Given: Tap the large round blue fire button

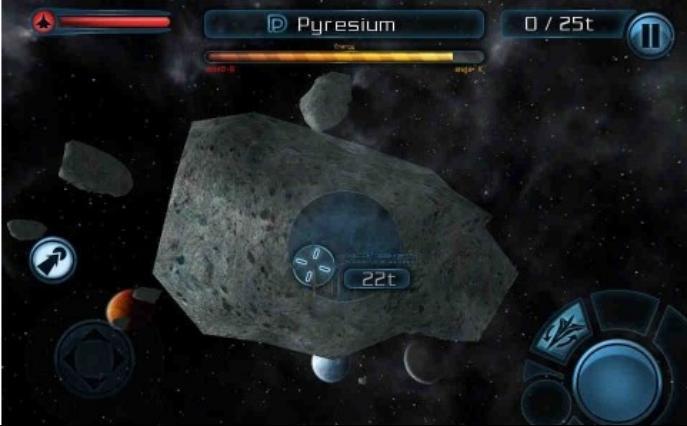Looking at the screenshot, I should click(615, 380).
